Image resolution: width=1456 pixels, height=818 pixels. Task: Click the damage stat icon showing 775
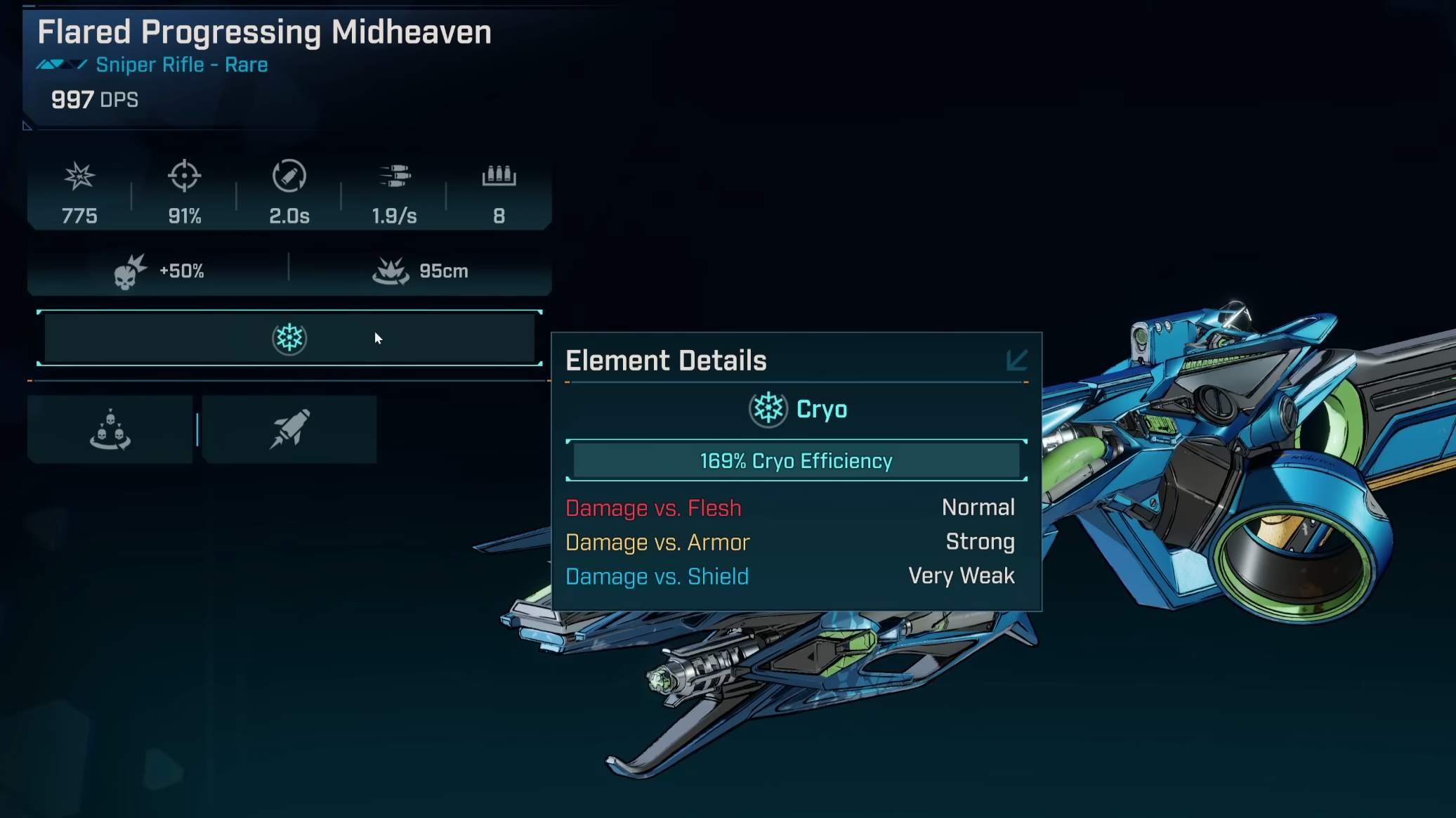(79, 176)
